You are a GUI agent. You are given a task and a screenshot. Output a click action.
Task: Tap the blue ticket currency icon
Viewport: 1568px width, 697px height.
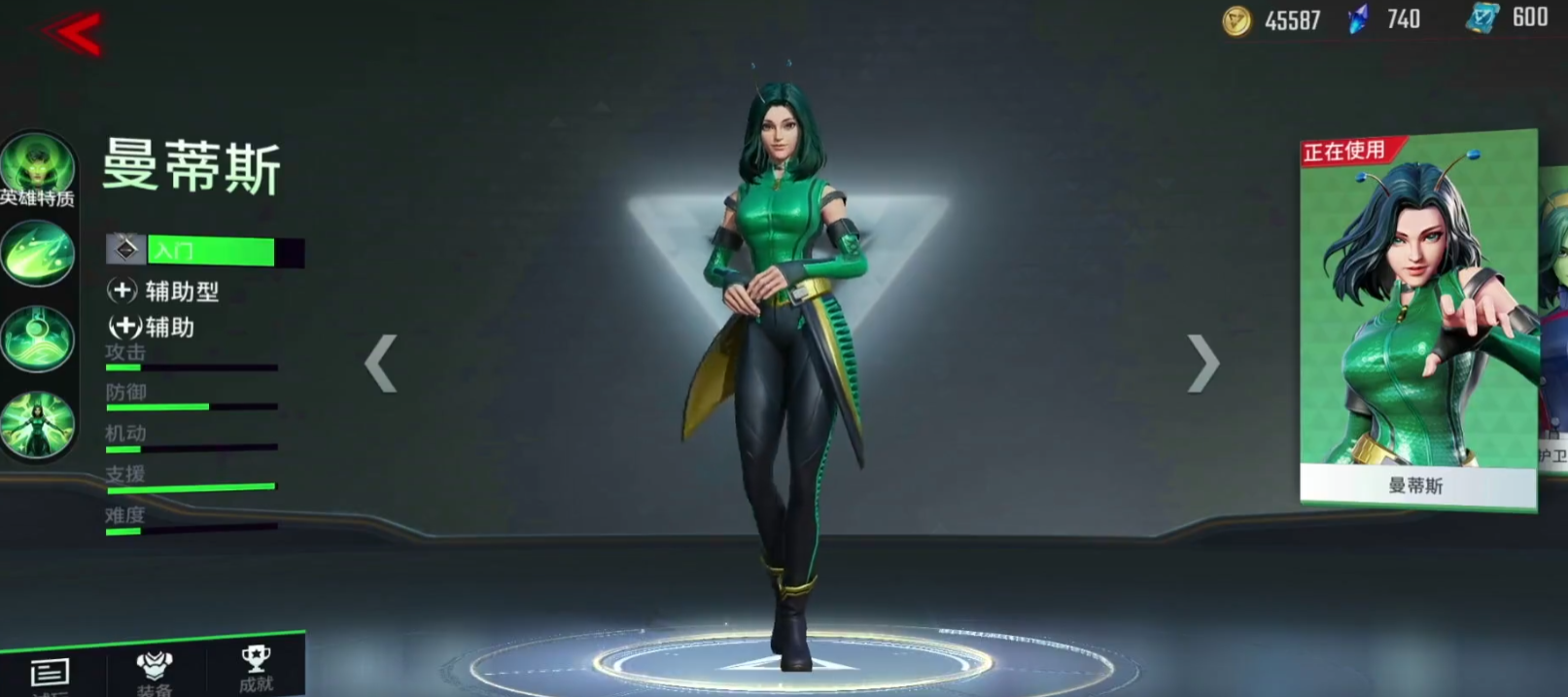[x=1482, y=18]
